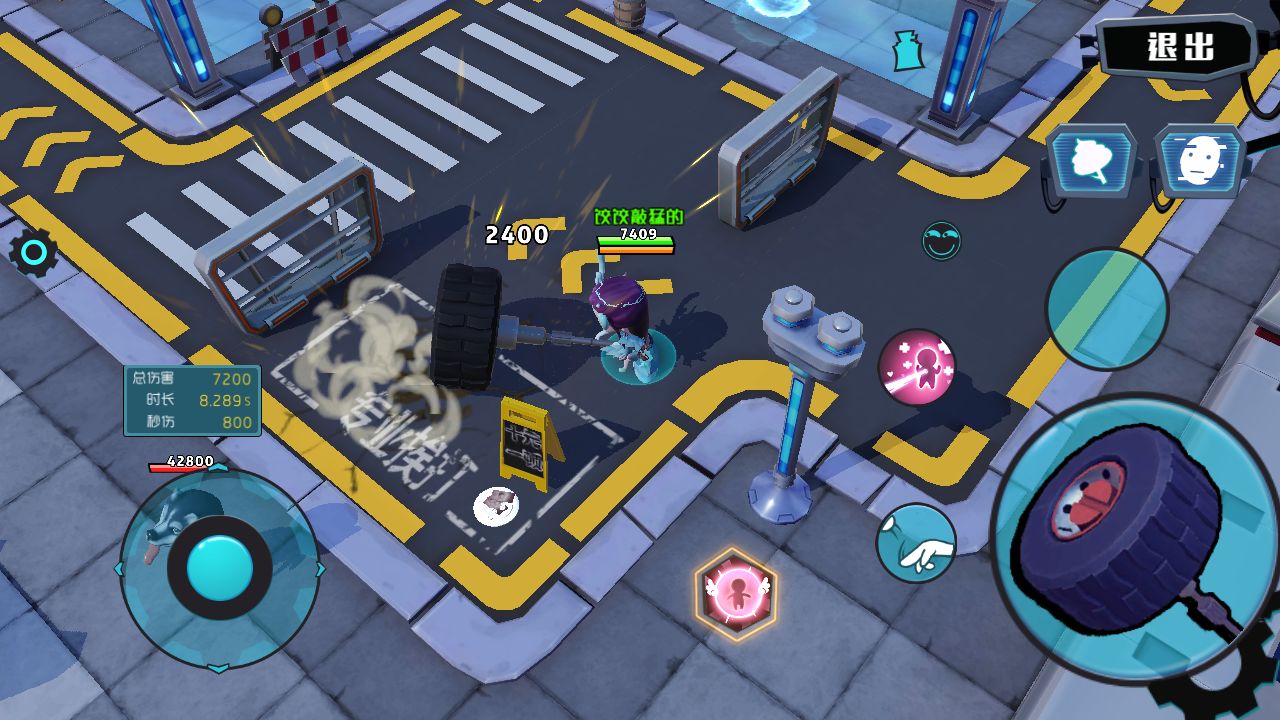Image resolution: width=1280 pixels, height=720 pixels.
Task: Touch the cyan movement joystick knob
Action: coord(219,567)
